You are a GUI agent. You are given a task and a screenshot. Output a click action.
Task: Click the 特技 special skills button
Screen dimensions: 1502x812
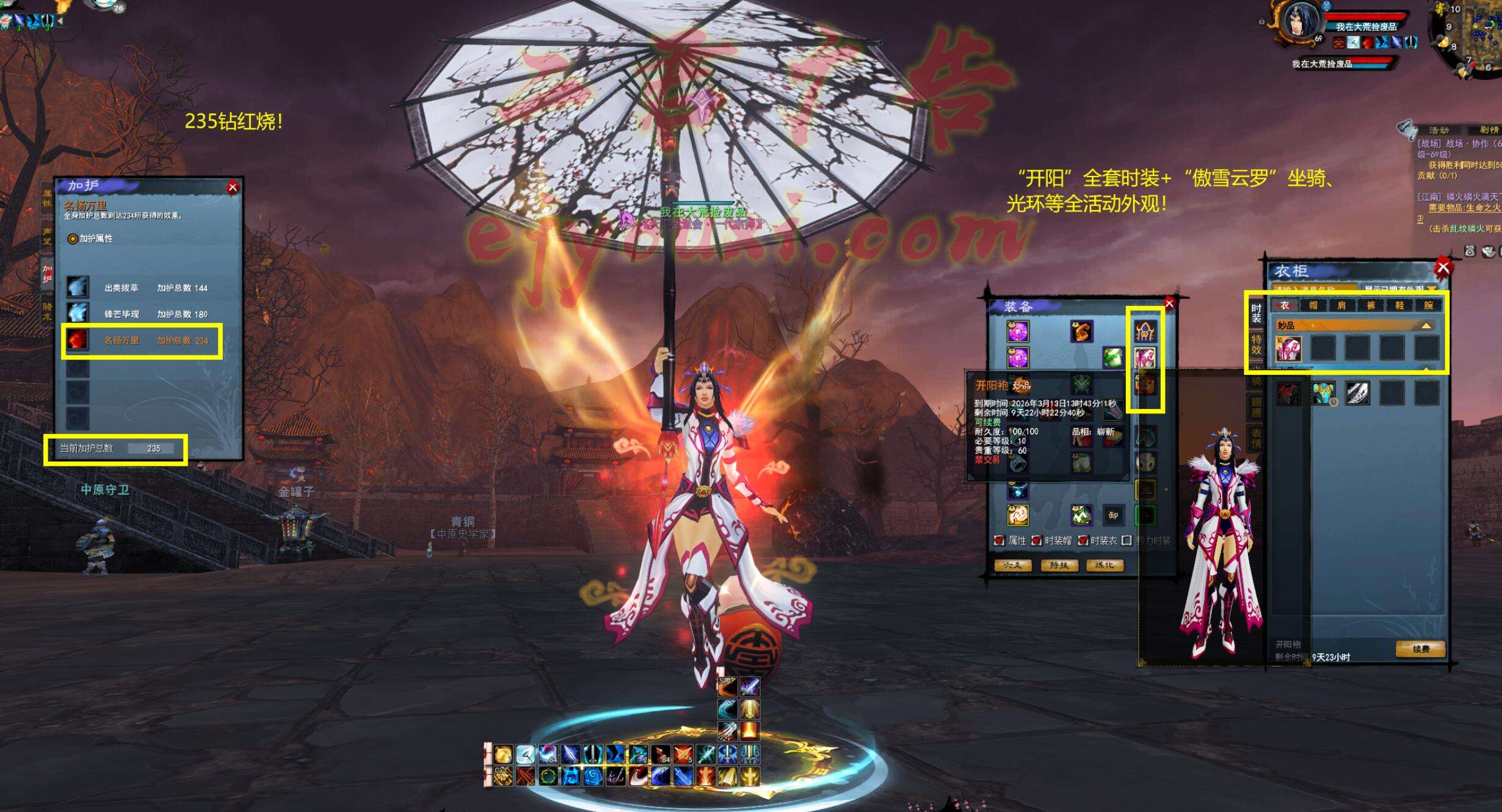pos(1059,565)
